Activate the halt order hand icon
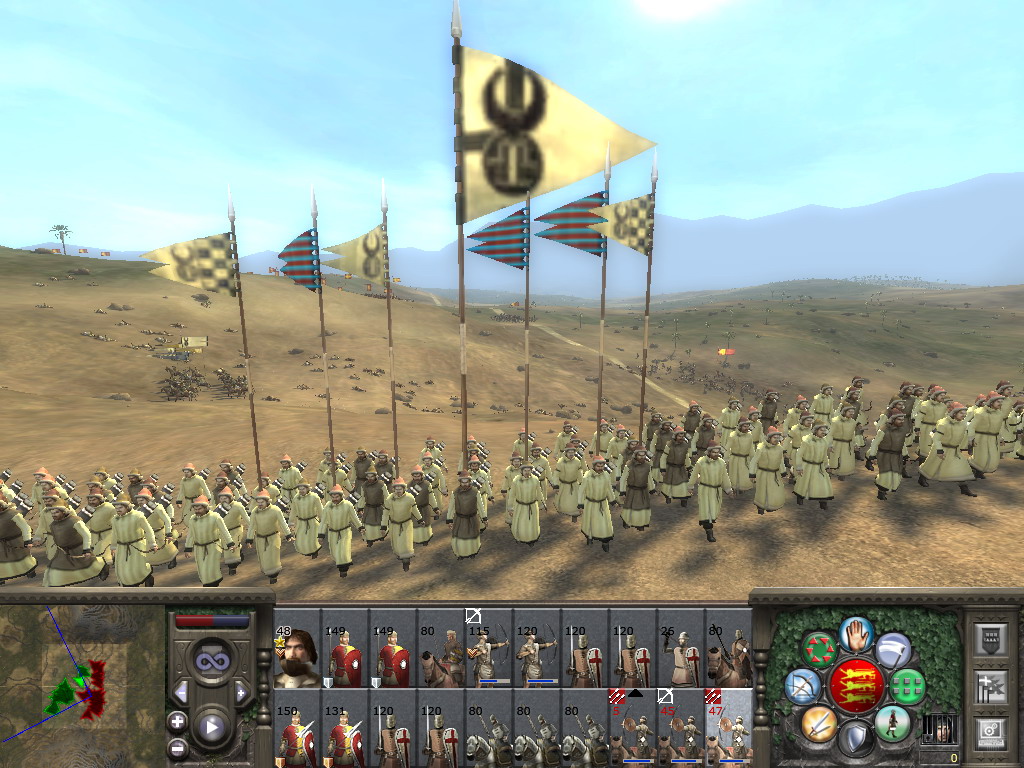 pyautogui.click(x=856, y=634)
